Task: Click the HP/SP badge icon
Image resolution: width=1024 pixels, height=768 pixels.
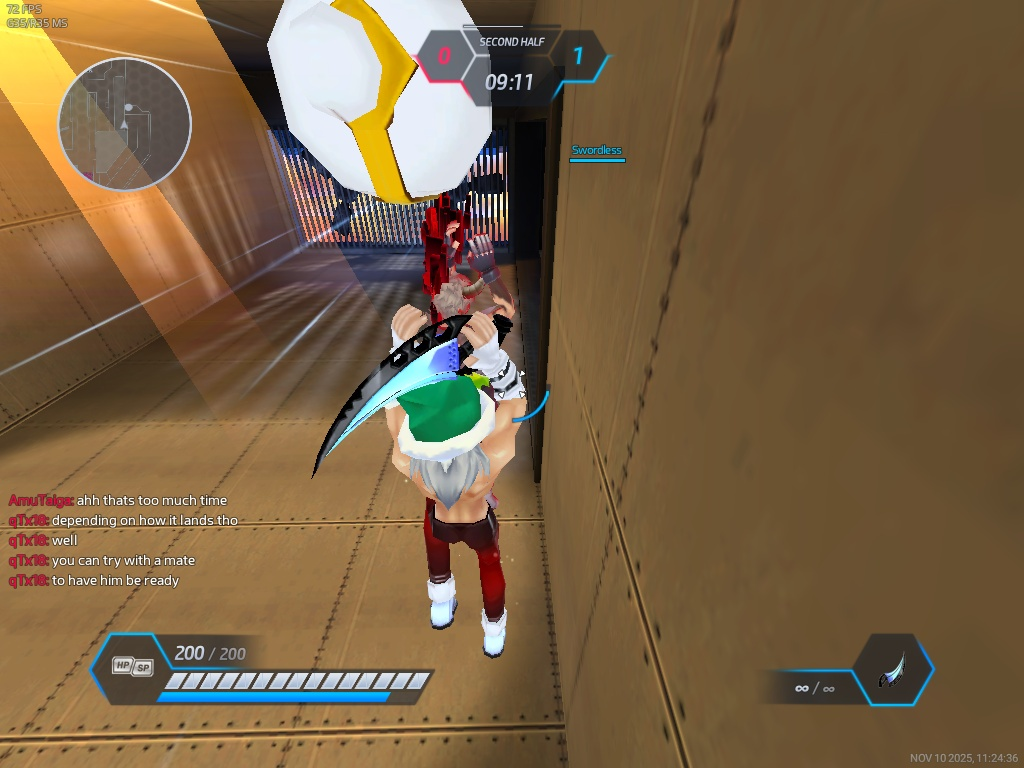Action: pyautogui.click(x=133, y=666)
